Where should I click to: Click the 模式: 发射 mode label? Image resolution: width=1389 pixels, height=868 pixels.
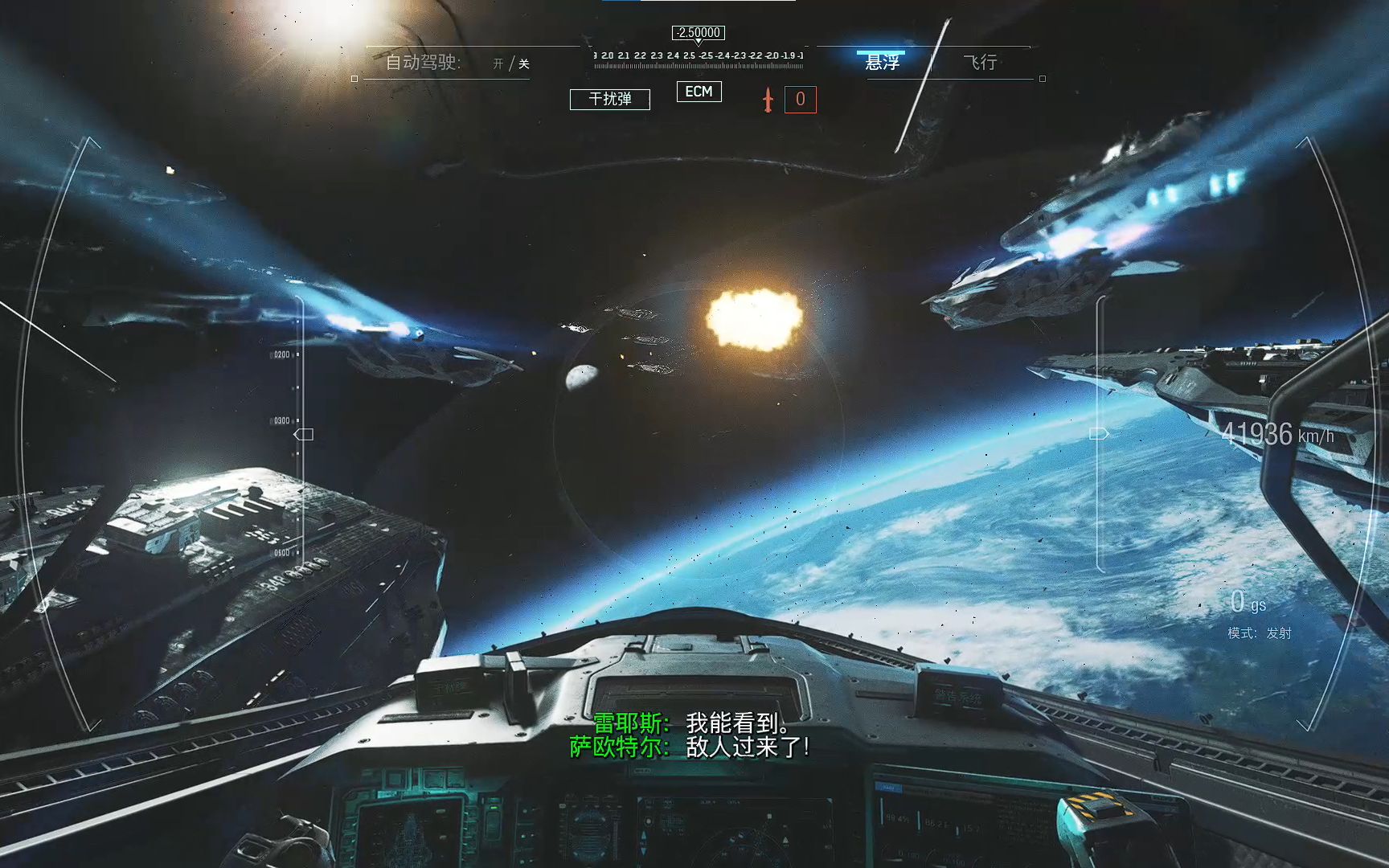pos(1258,633)
